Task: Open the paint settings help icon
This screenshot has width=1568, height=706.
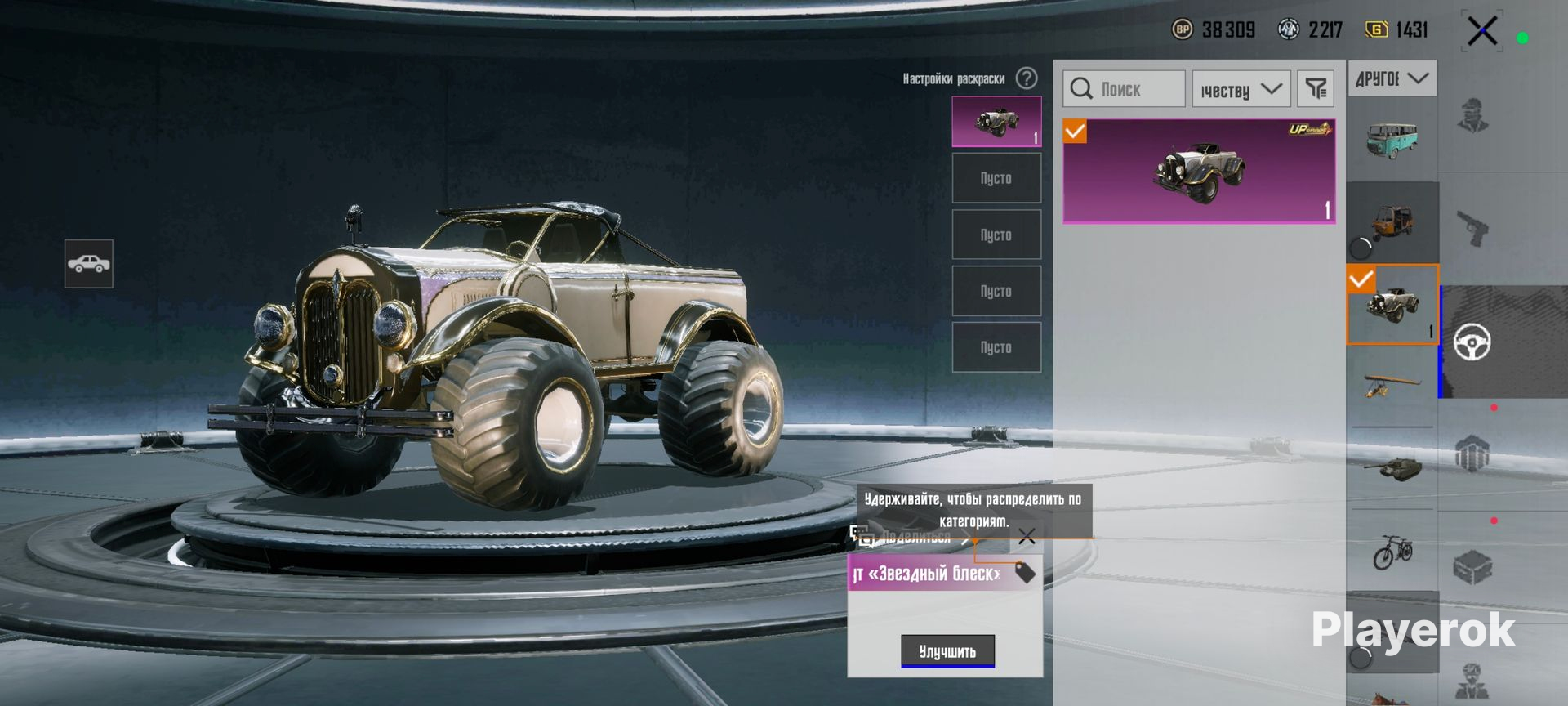Action: tap(1027, 78)
